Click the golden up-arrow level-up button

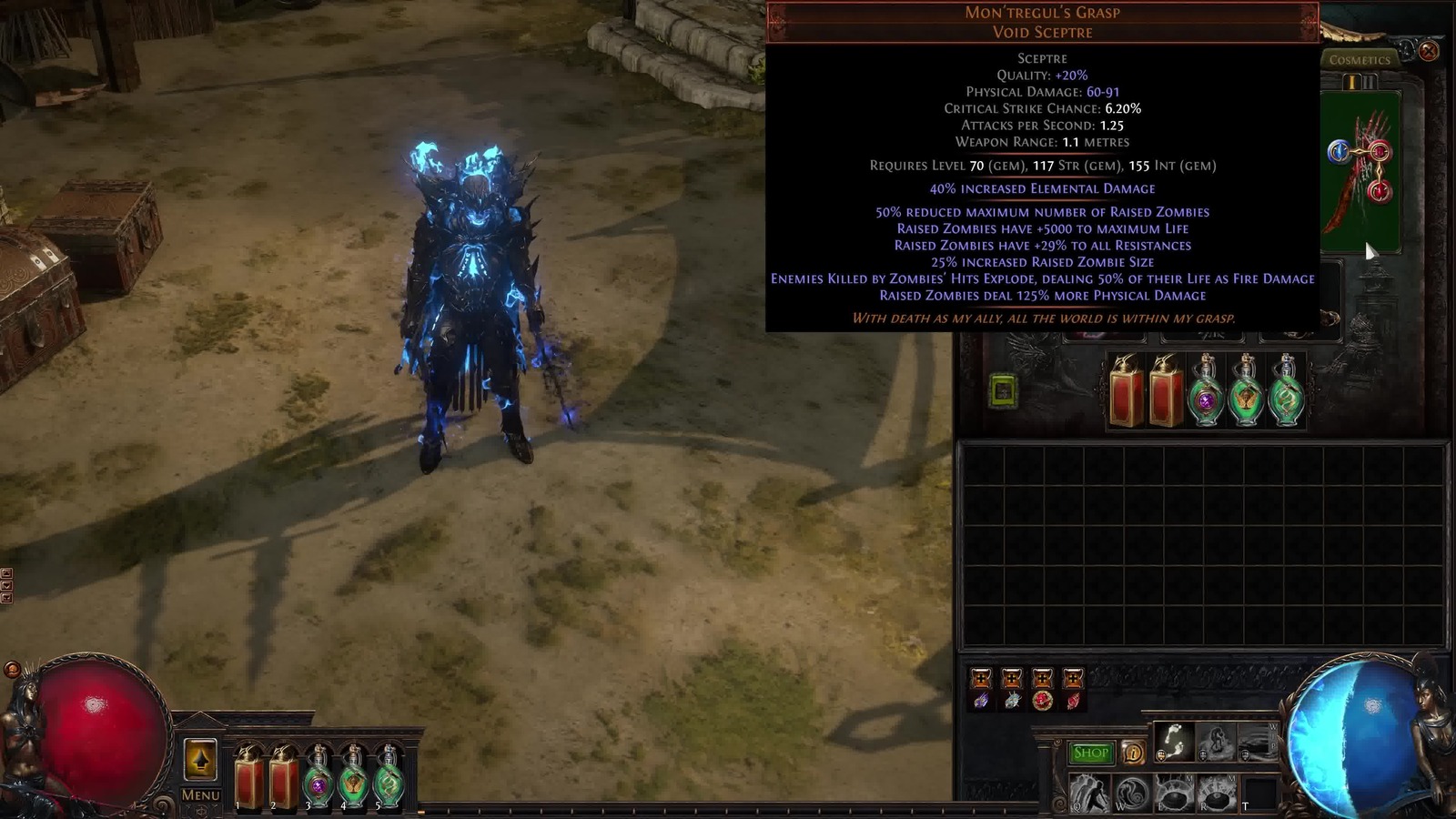coord(200,759)
